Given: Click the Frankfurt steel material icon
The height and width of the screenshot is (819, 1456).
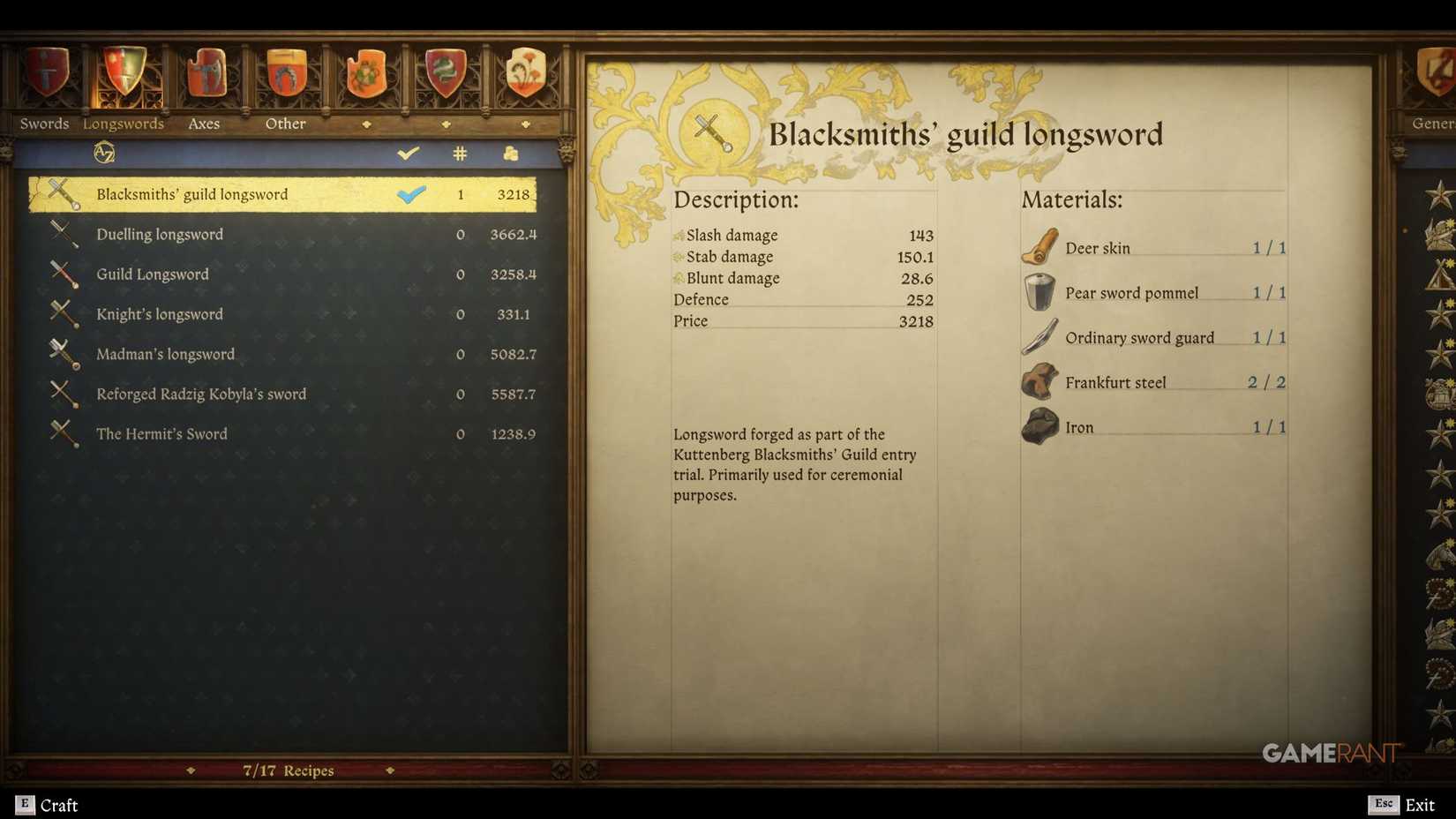Looking at the screenshot, I should click(1039, 379).
